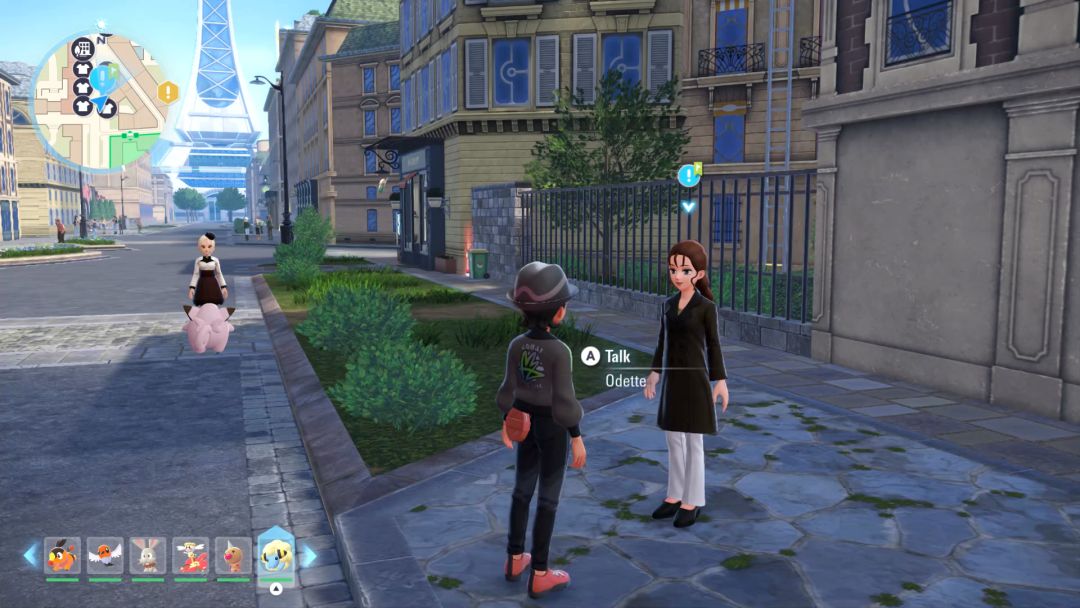Click the party bar's right arrow
This screenshot has width=1080, height=608.
(309, 555)
